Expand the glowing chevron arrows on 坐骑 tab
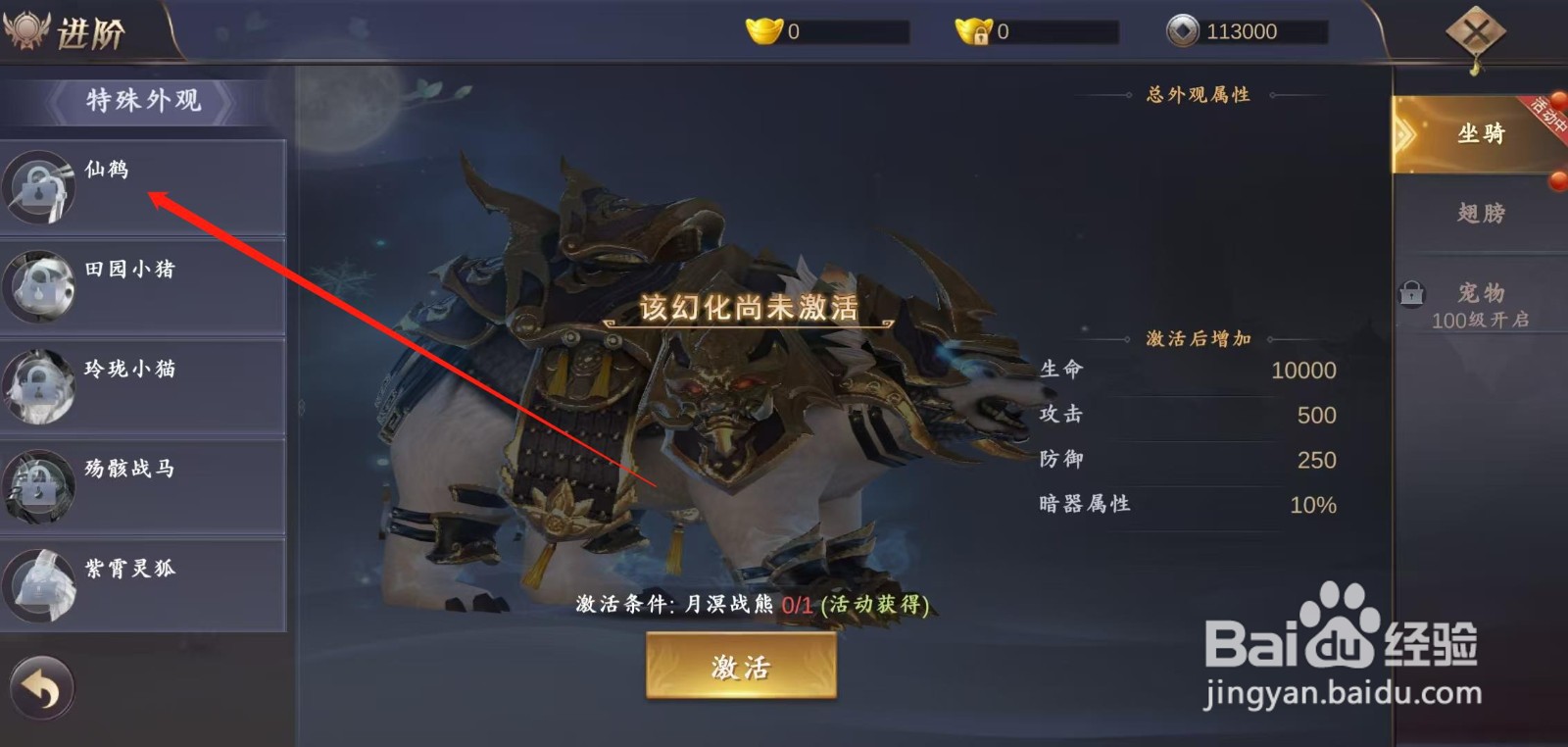Image resolution: width=1568 pixels, height=747 pixels. [1407, 135]
